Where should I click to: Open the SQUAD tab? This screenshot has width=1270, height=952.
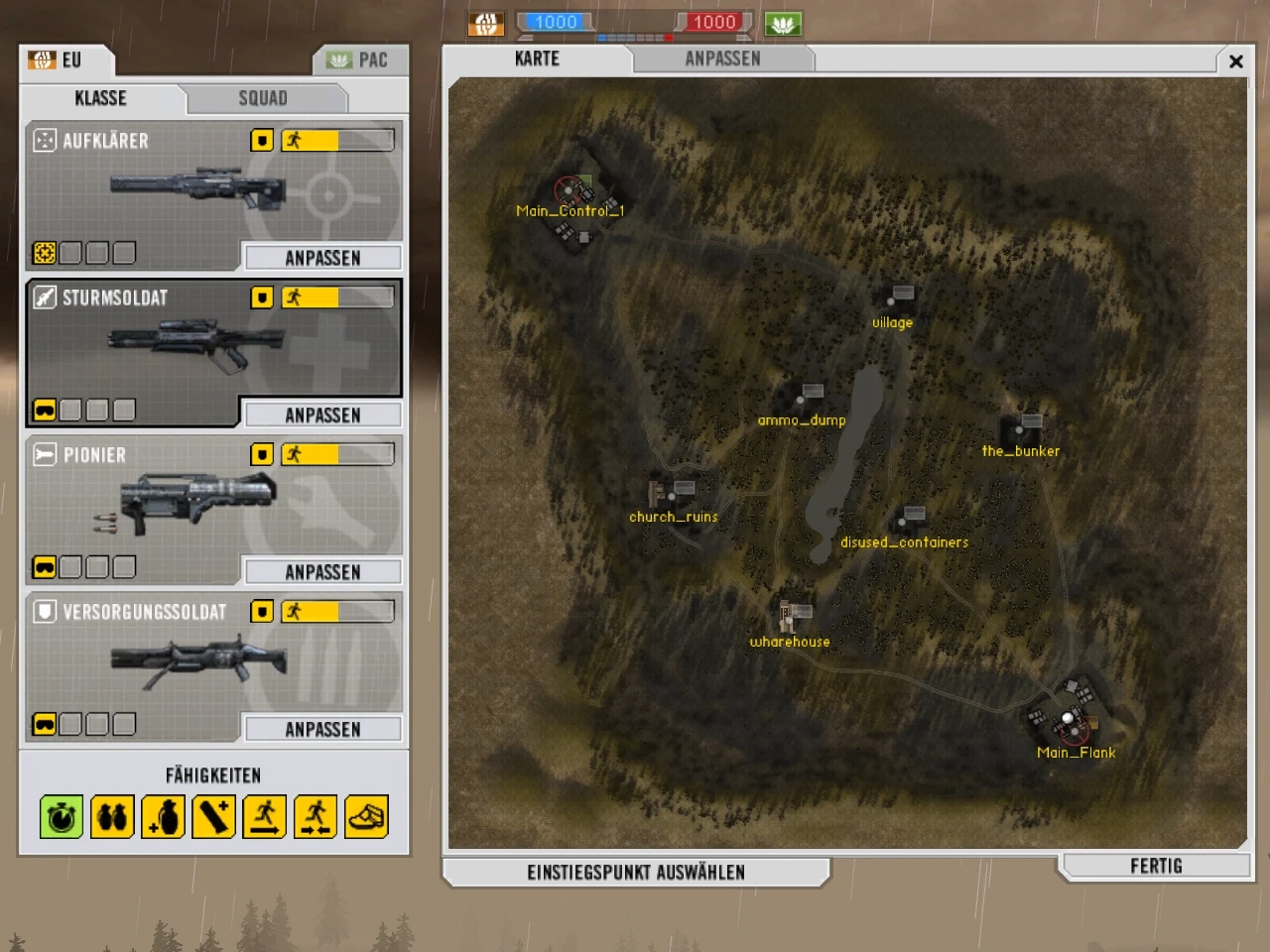click(x=262, y=98)
